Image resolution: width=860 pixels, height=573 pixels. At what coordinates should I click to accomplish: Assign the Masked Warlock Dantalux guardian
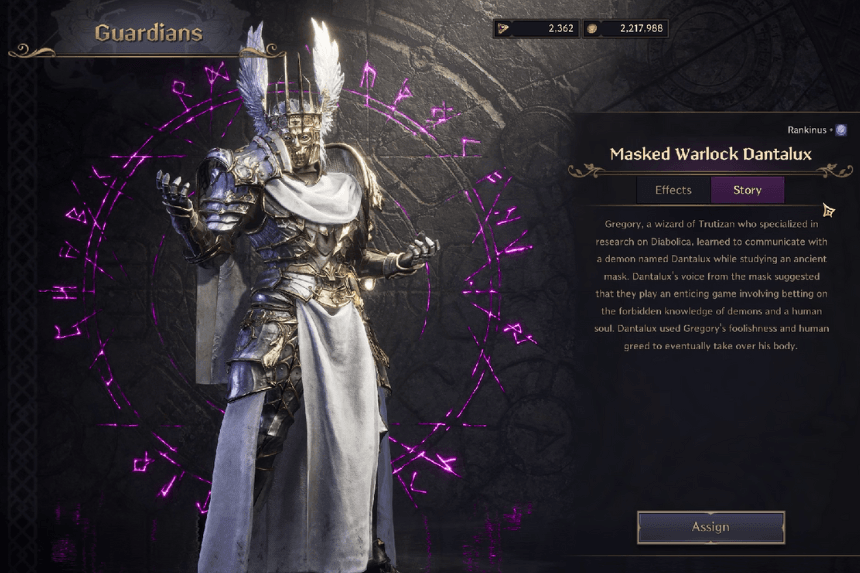pos(710,527)
